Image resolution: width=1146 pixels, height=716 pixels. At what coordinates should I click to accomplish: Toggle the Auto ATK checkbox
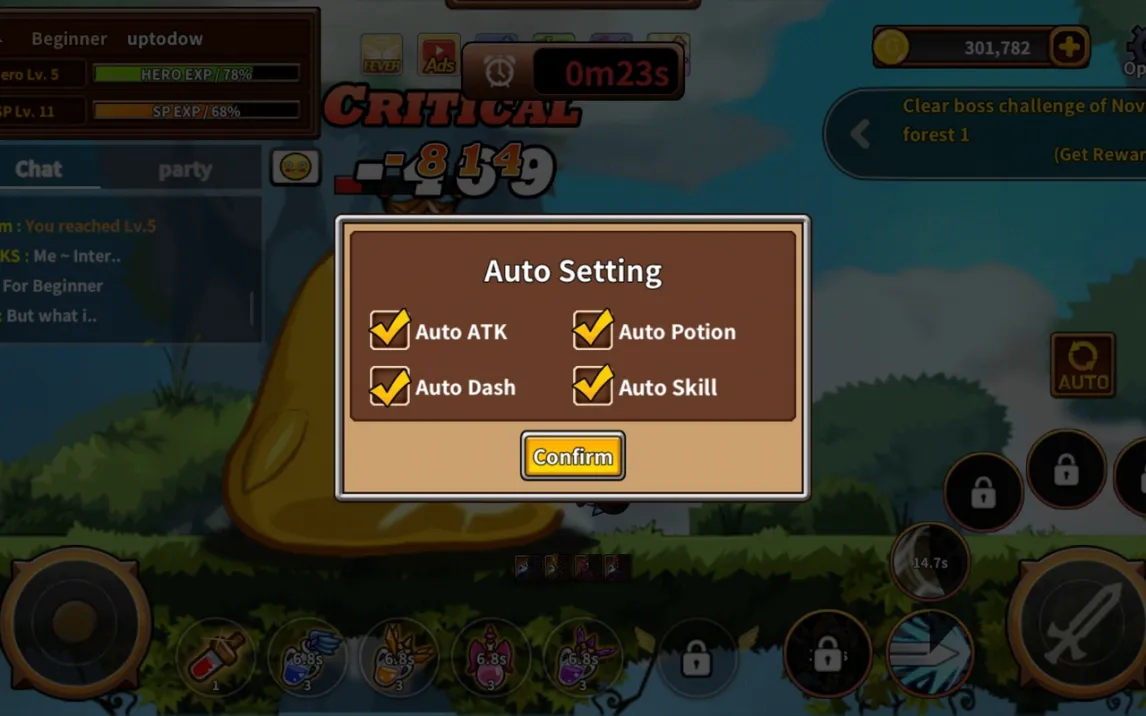click(x=390, y=330)
